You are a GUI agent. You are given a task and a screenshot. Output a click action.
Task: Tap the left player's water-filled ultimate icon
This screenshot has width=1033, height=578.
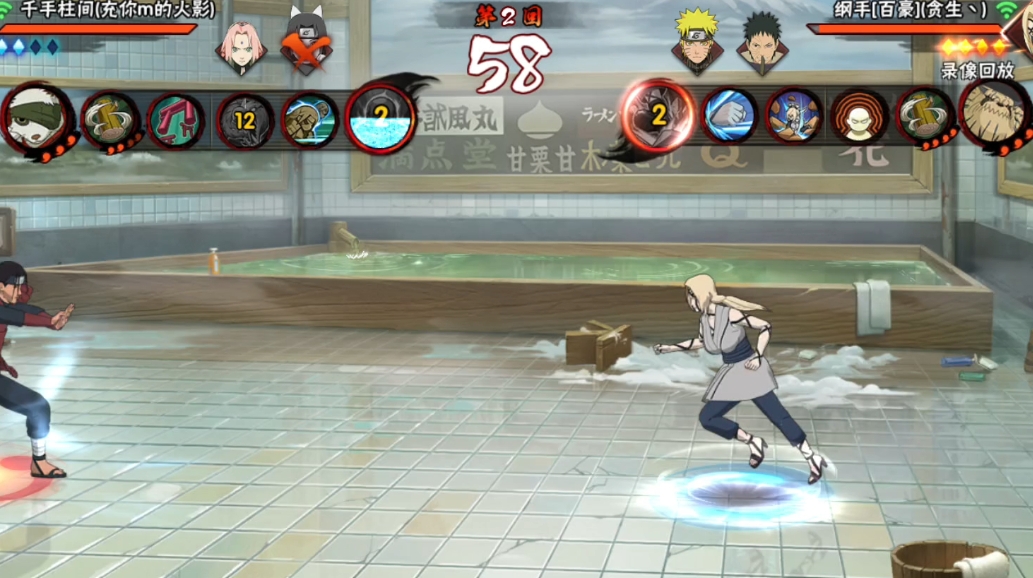click(x=380, y=118)
